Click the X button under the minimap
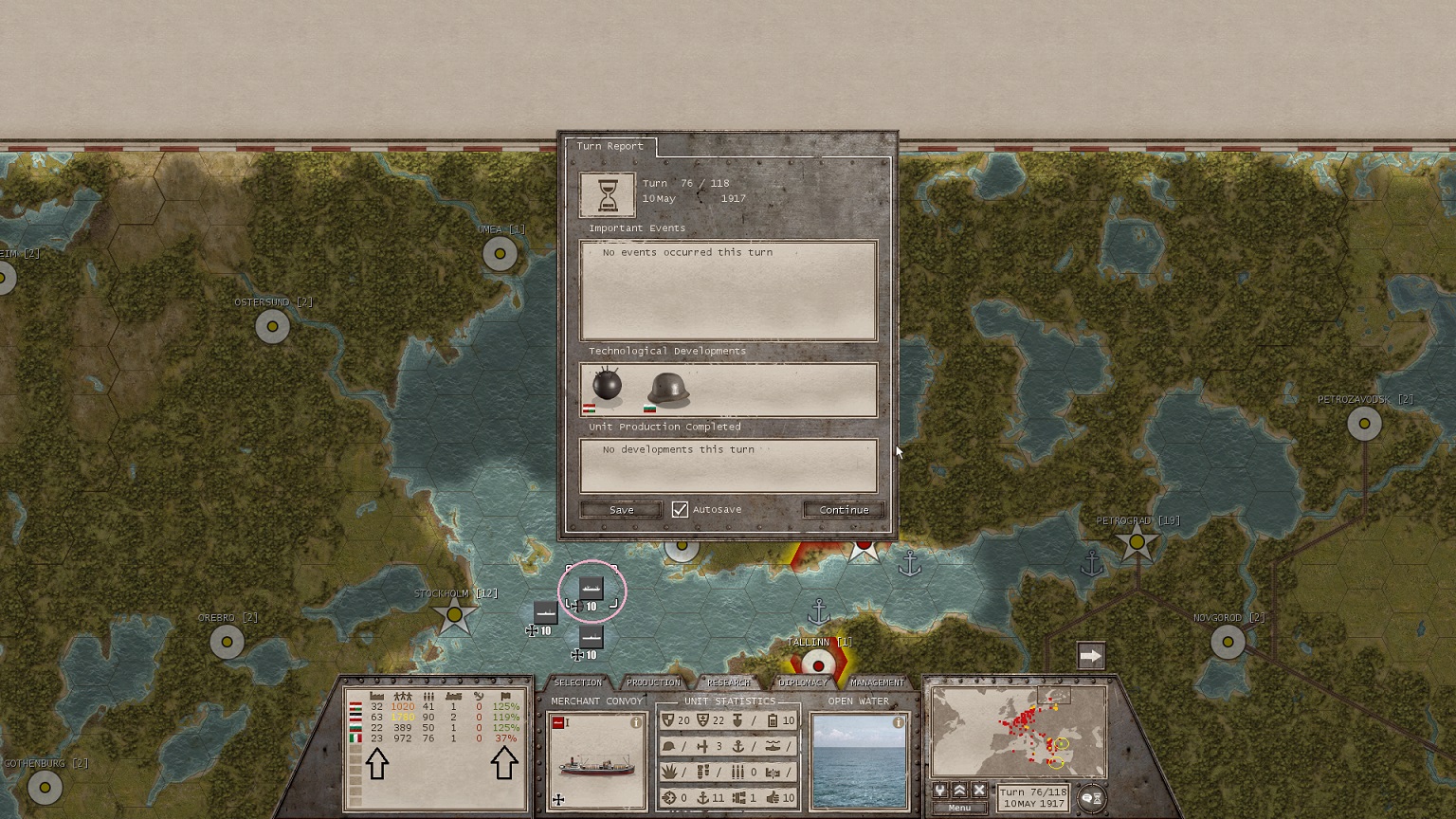This screenshot has width=1456, height=819. pos(979,791)
